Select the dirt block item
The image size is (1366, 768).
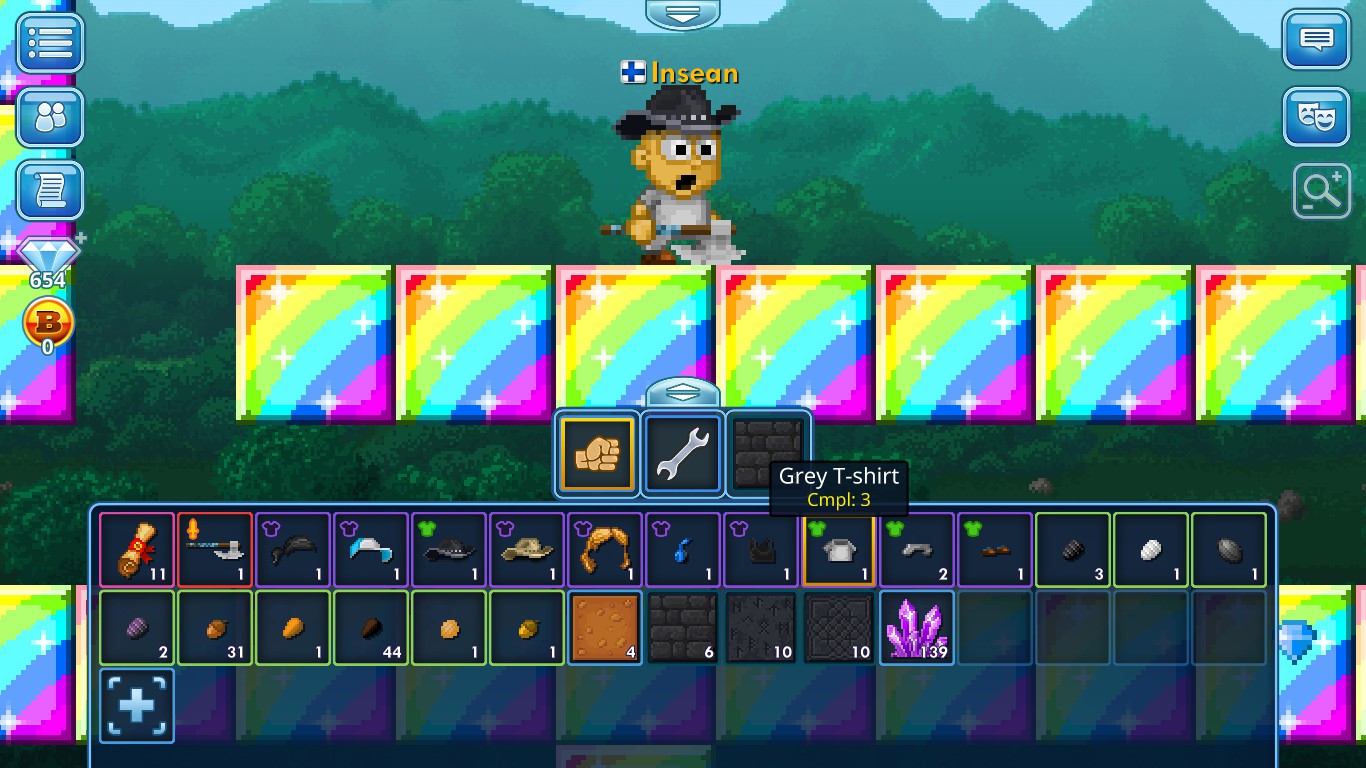[604, 627]
